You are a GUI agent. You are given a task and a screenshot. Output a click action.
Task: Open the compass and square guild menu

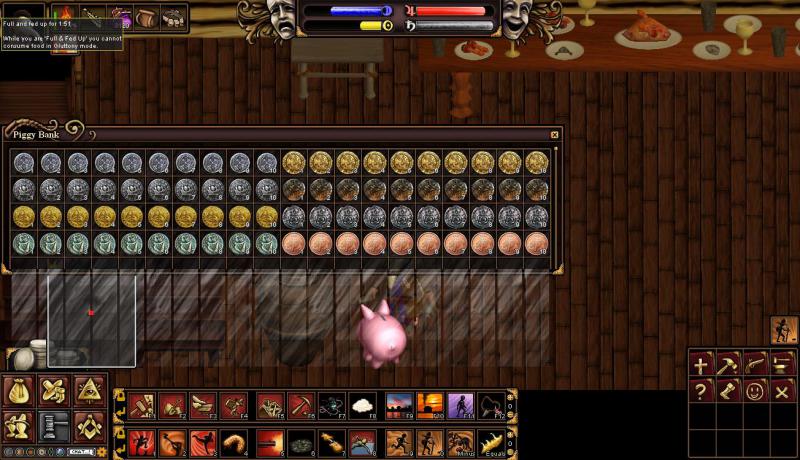[x=88, y=426]
